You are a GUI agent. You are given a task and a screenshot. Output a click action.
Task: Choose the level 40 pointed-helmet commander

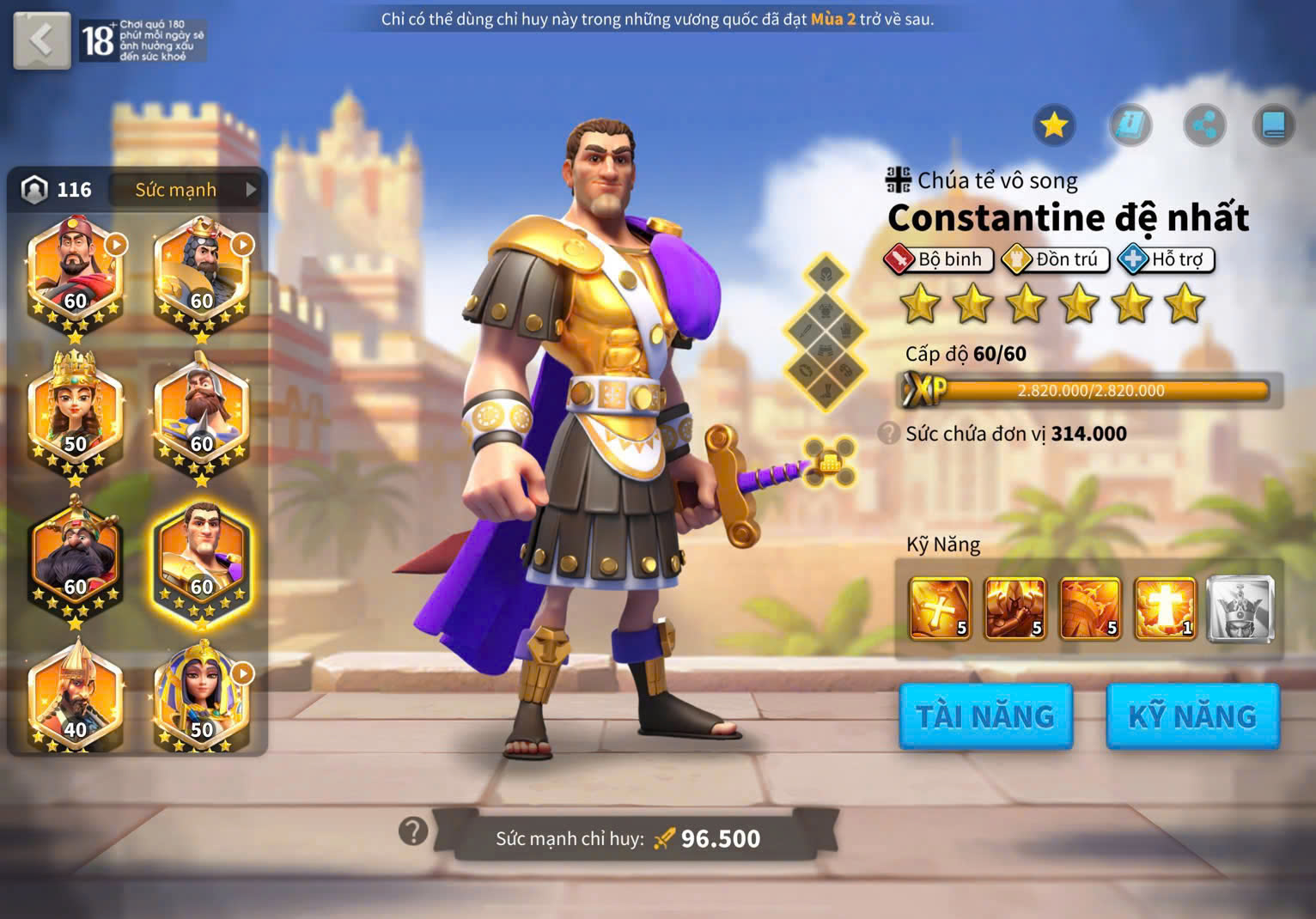(x=75, y=697)
